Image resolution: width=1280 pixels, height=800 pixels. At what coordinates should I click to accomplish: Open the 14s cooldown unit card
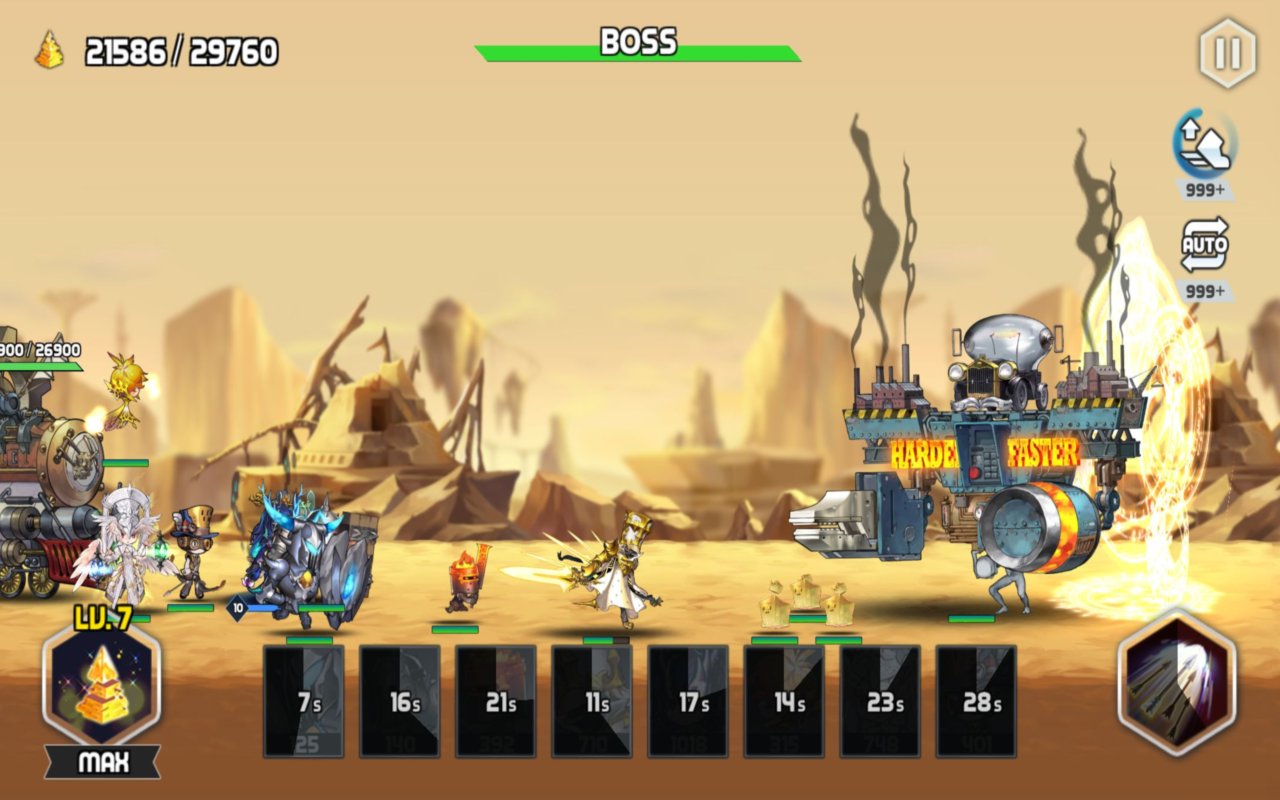click(783, 700)
